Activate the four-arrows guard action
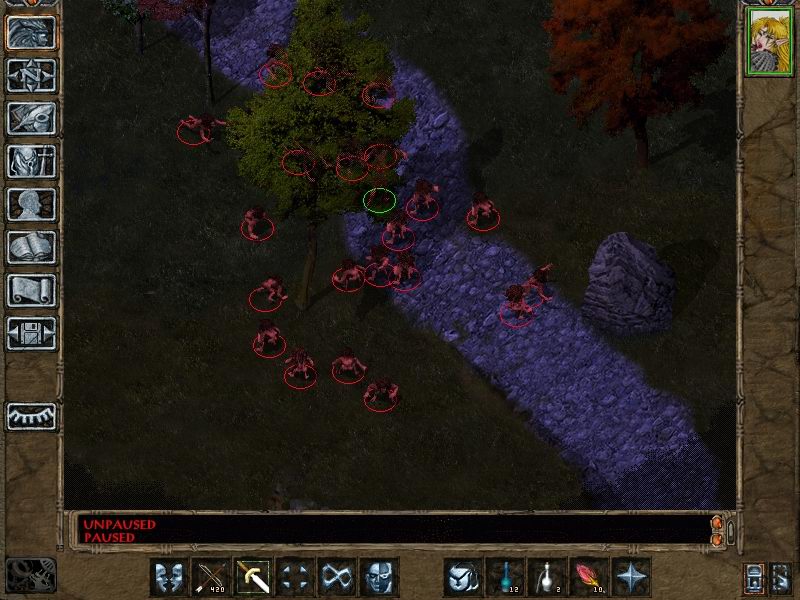 tap(295, 577)
